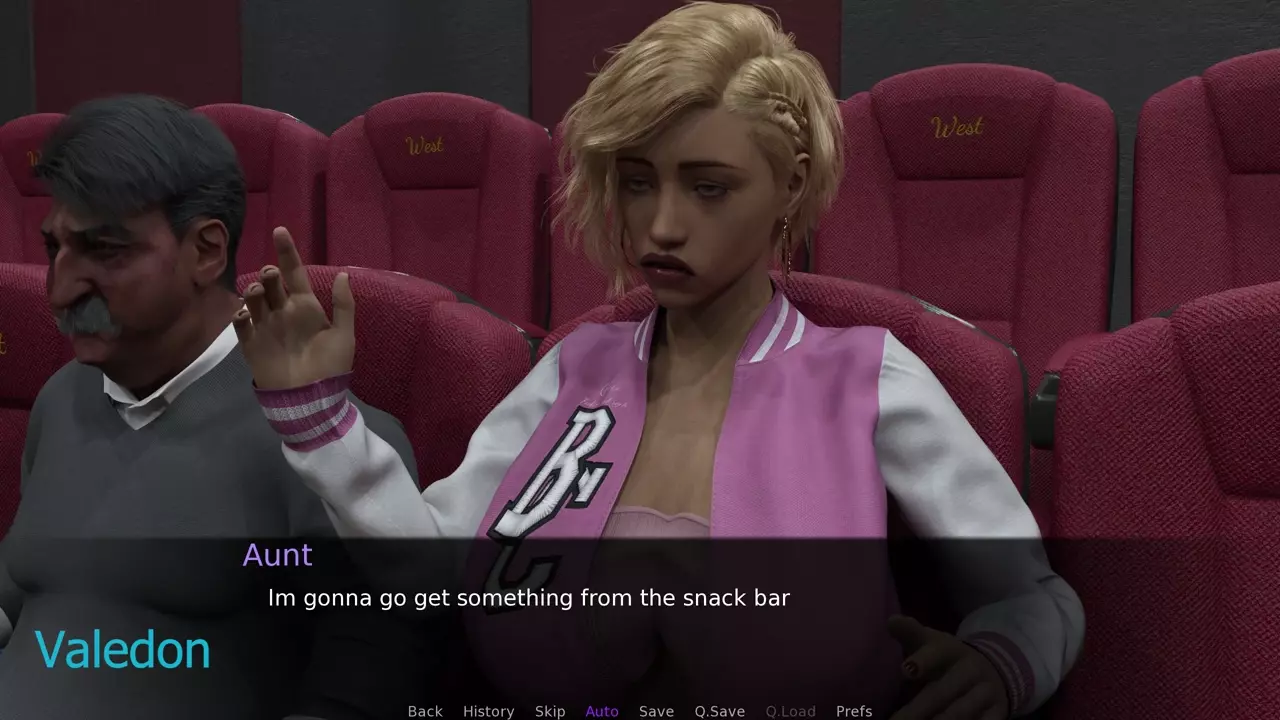Image resolution: width=1280 pixels, height=720 pixels.
Task: Activate Skip to fast-forward dialogue
Action: point(550,711)
